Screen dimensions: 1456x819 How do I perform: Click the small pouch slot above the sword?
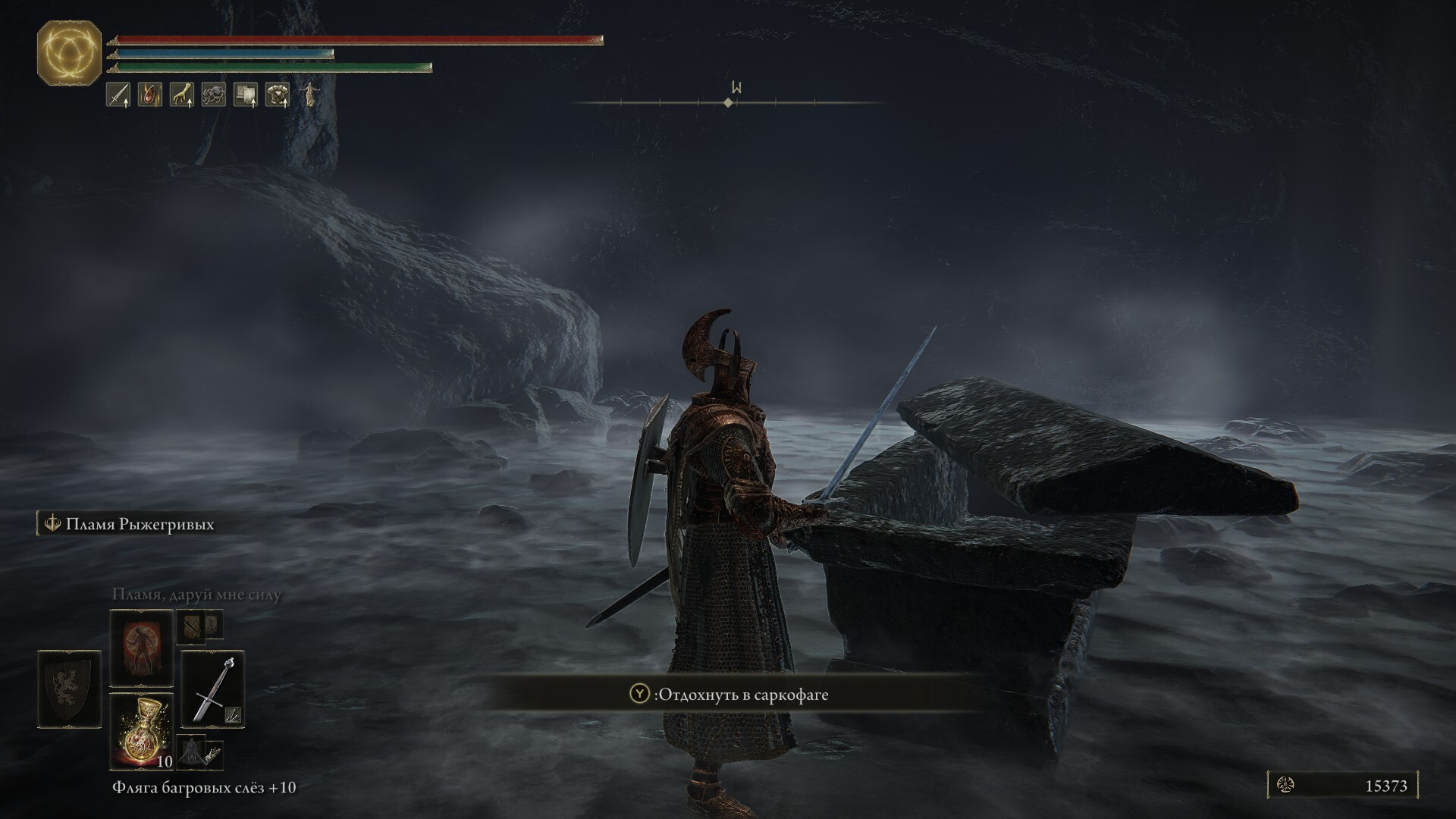tap(199, 626)
